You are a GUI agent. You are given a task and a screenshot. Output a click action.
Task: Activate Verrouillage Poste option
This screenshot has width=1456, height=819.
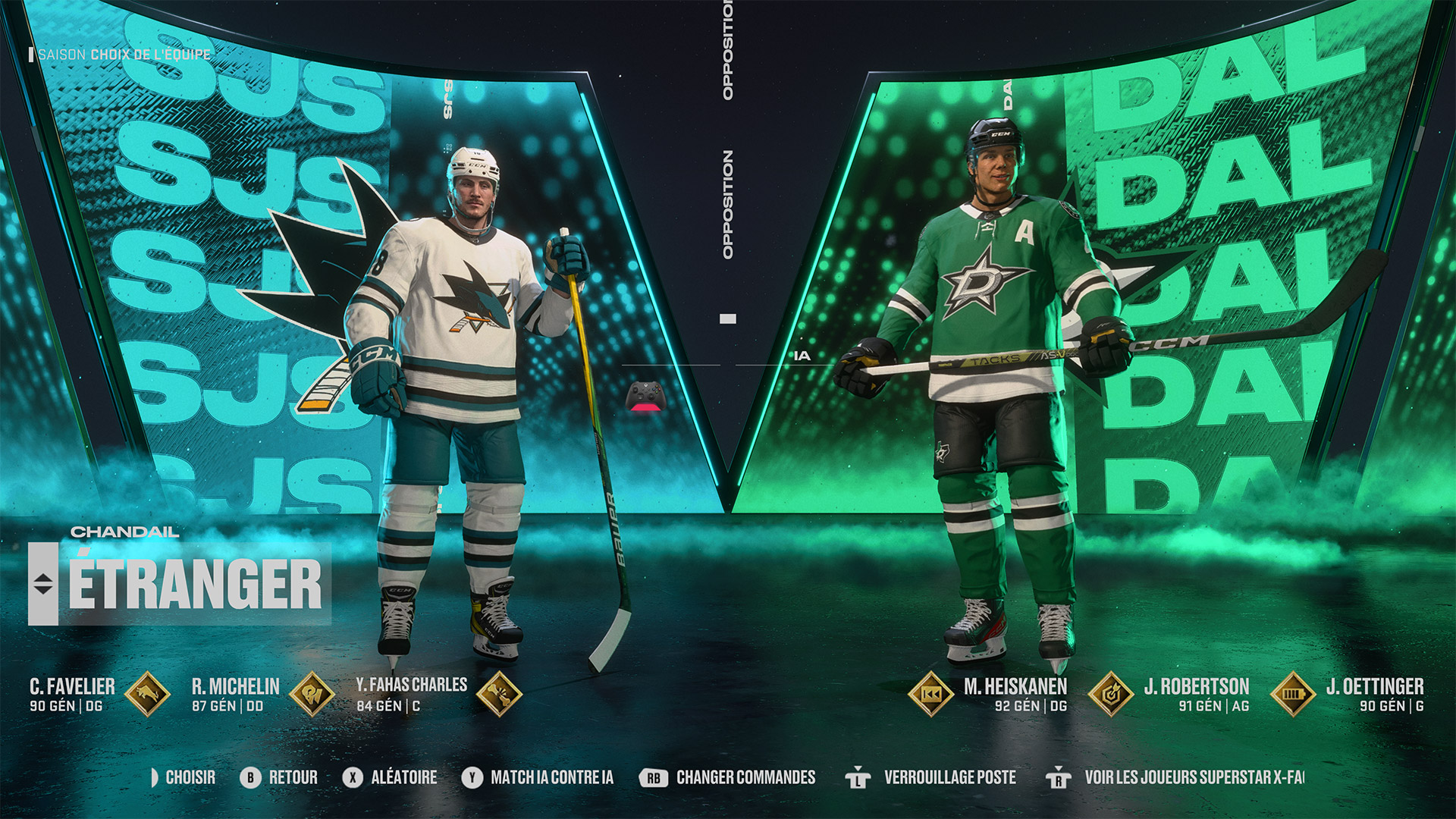[930, 777]
